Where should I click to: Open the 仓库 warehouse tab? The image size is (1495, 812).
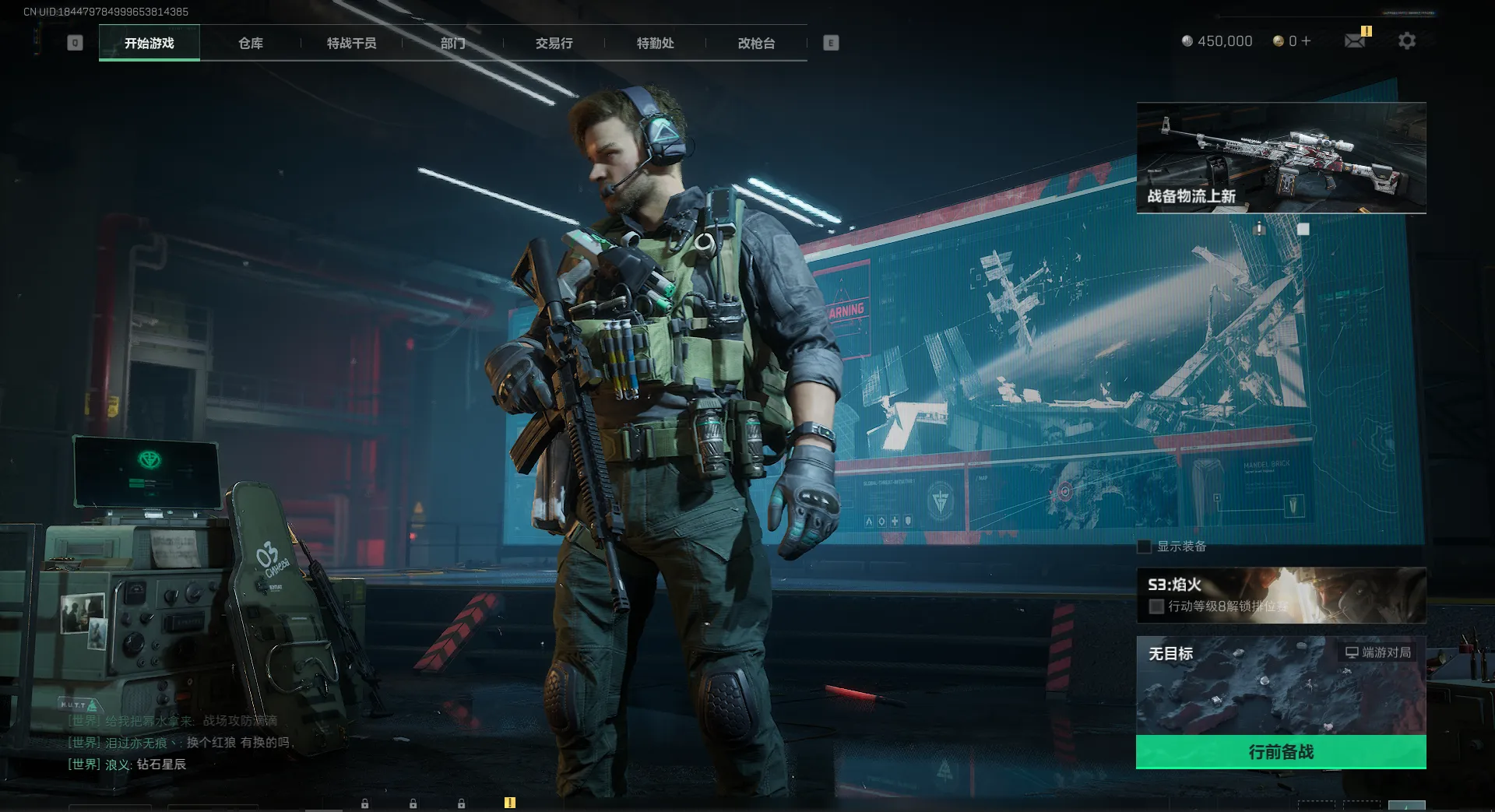pyautogui.click(x=251, y=43)
